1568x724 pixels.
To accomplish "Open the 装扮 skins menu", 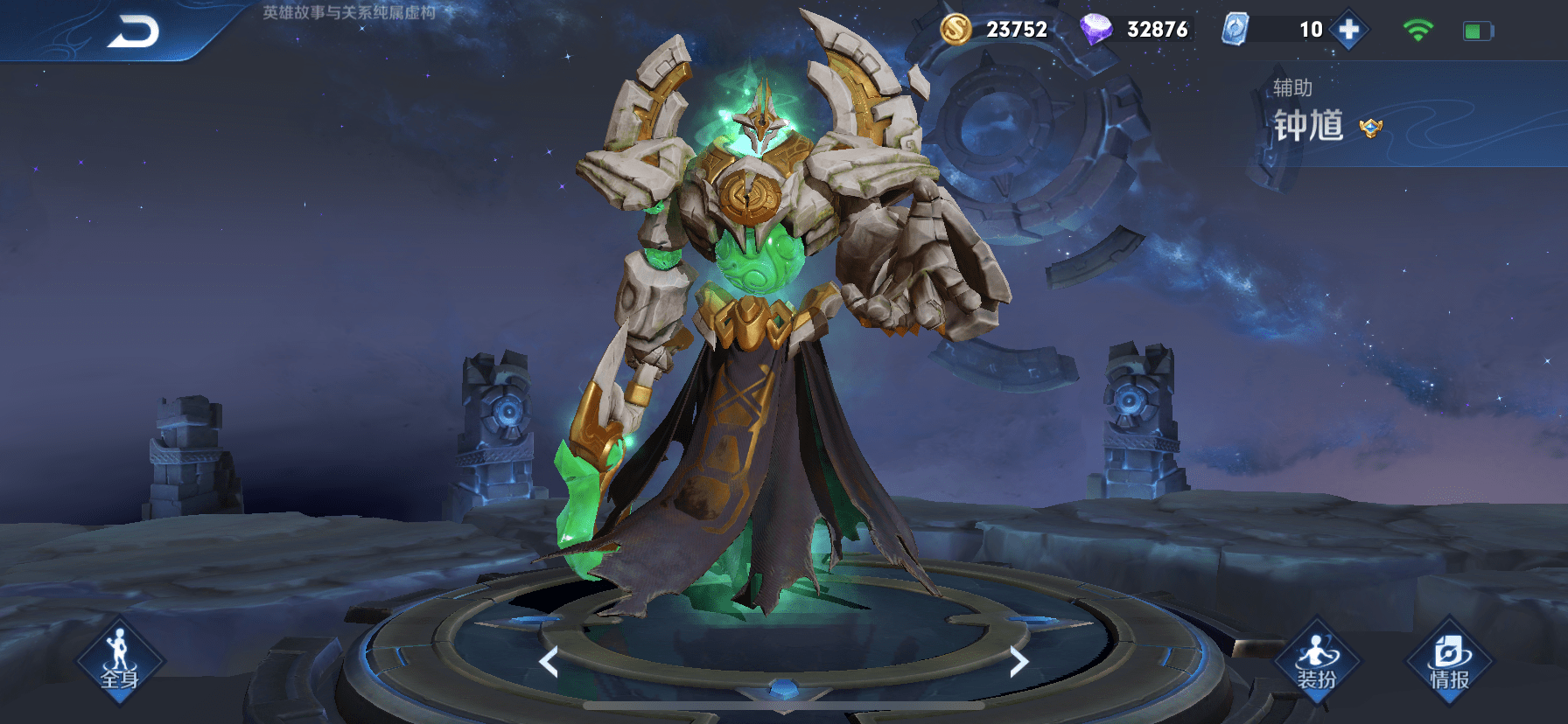I will pyautogui.click(x=1316, y=662).
